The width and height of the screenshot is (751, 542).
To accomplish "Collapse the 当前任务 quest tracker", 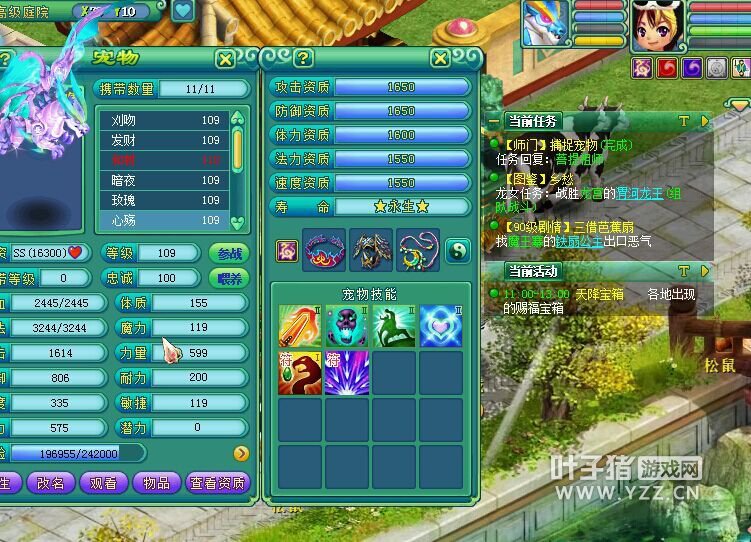I will coord(704,121).
